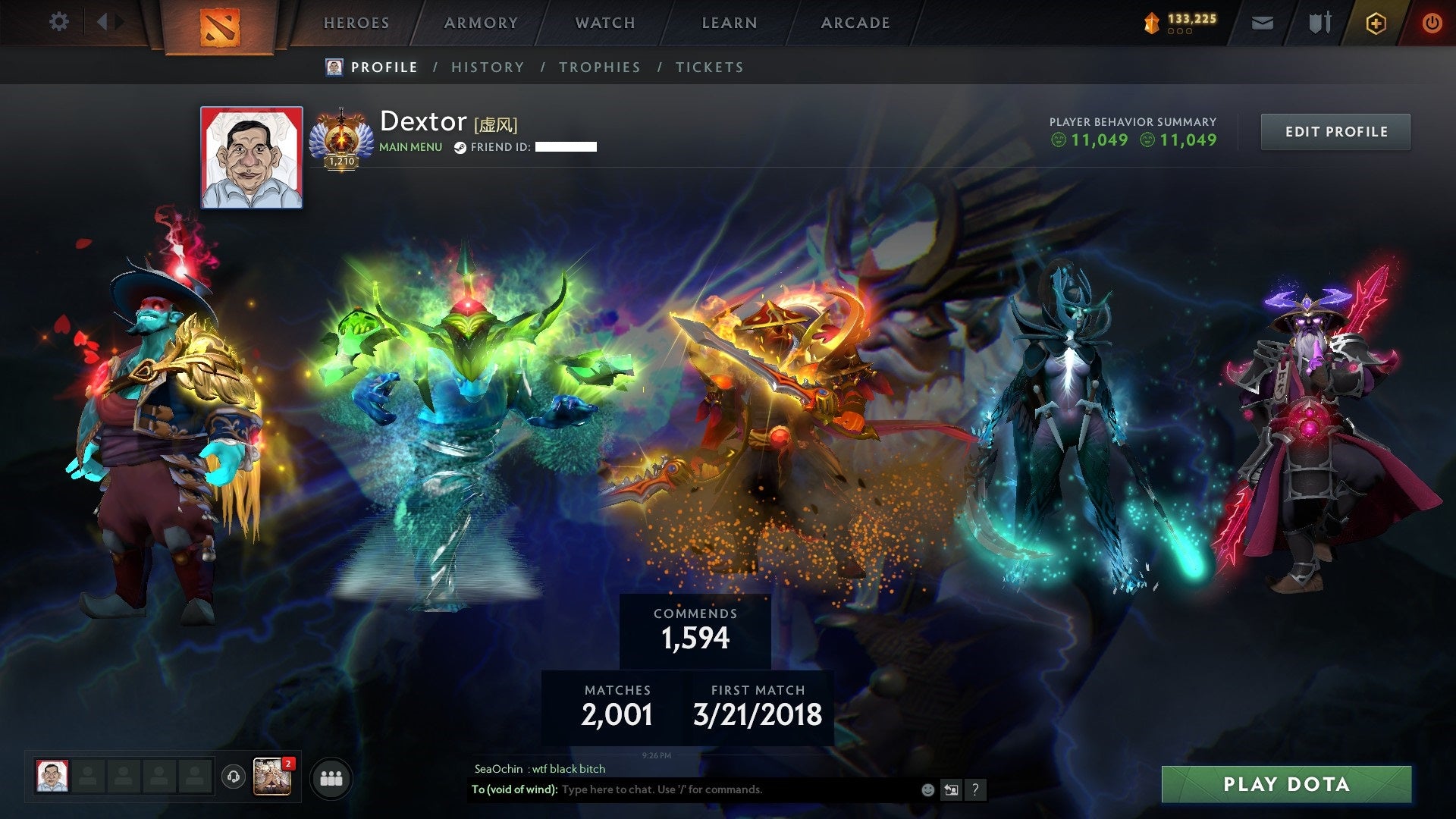Image resolution: width=1456 pixels, height=819 pixels.
Task: Open the MAIN MENU dropdown
Action: click(409, 147)
